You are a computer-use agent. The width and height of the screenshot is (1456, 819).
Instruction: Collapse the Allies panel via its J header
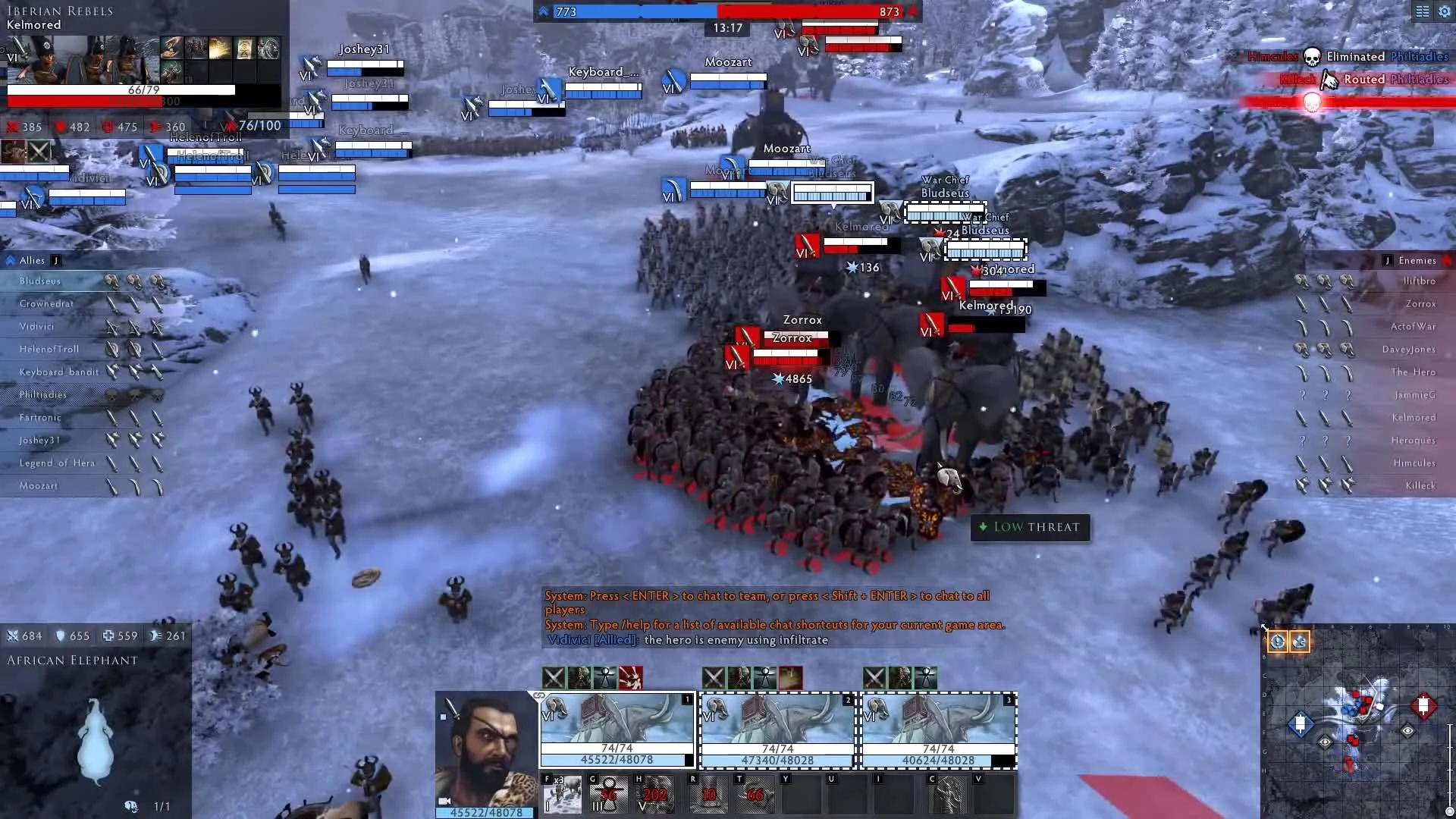[55, 259]
